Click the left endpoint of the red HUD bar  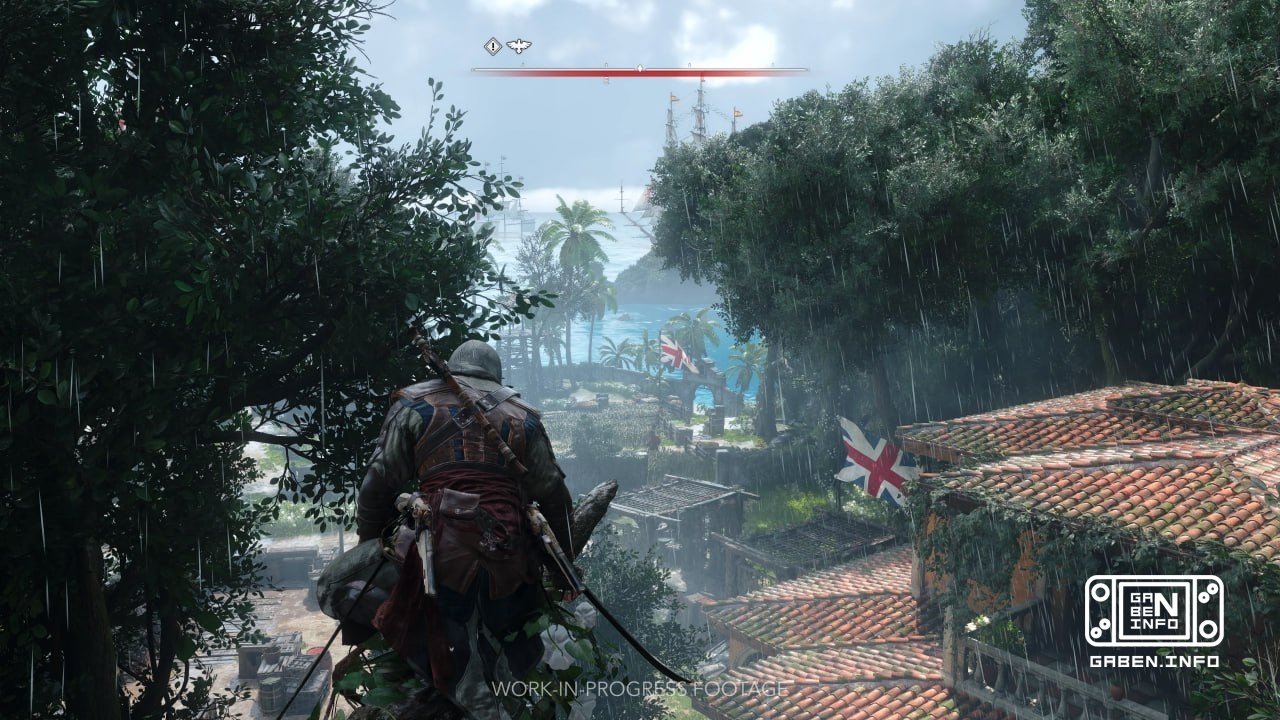pos(472,69)
